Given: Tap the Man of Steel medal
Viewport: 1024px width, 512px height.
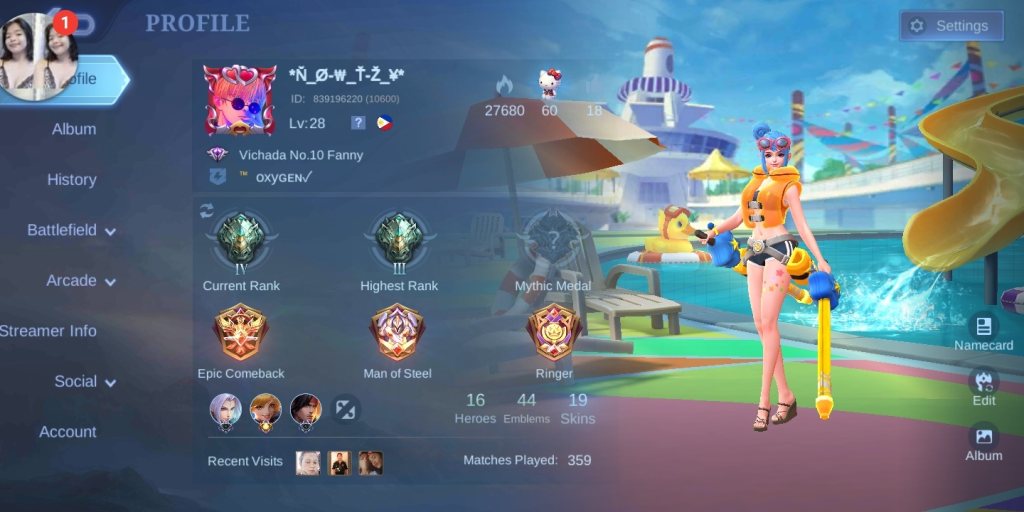Looking at the screenshot, I should coord(397,334).
